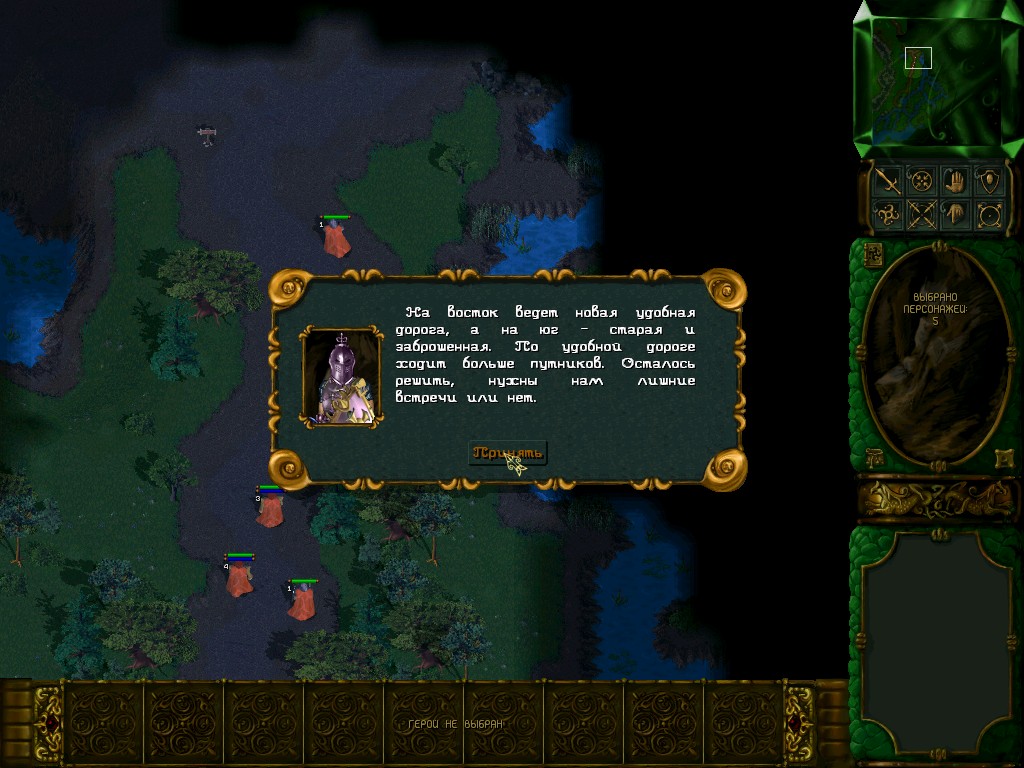Viewport: 1024px width, 768px height.
Task: Select the shield defend command
Action: [990, 181]
